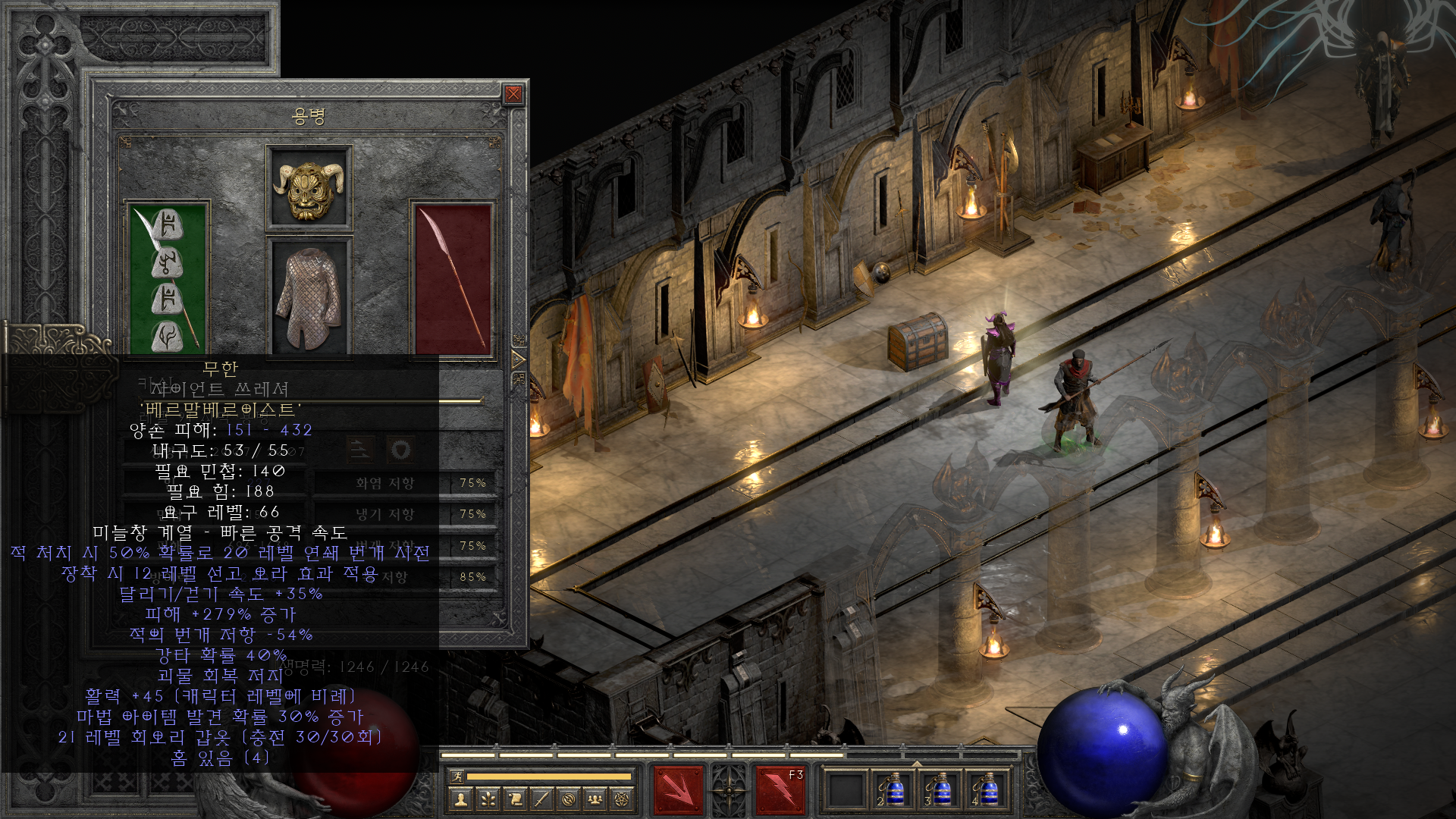Viewport: 1456px width, 819px height.
Task: Select the red-tinted polearm slot on the right
Action: click(453, 278)
